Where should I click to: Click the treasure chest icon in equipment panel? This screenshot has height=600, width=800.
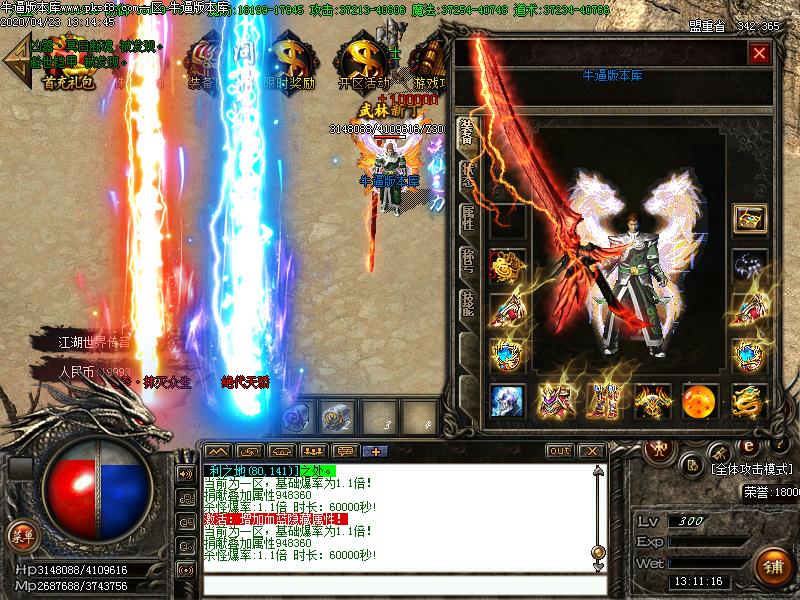click(x=747, y=218)
